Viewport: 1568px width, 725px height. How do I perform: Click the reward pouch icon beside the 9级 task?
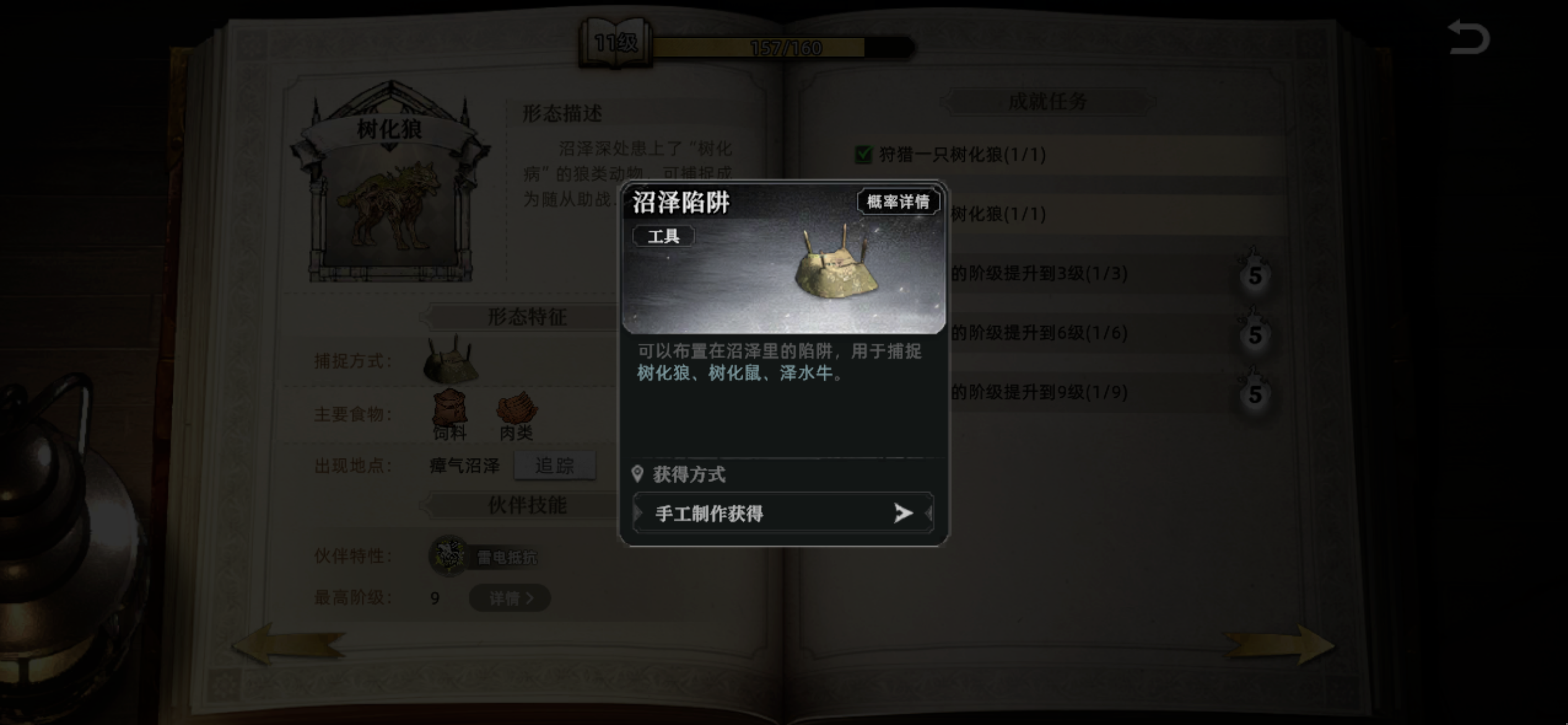click(x=1255, y=392)
